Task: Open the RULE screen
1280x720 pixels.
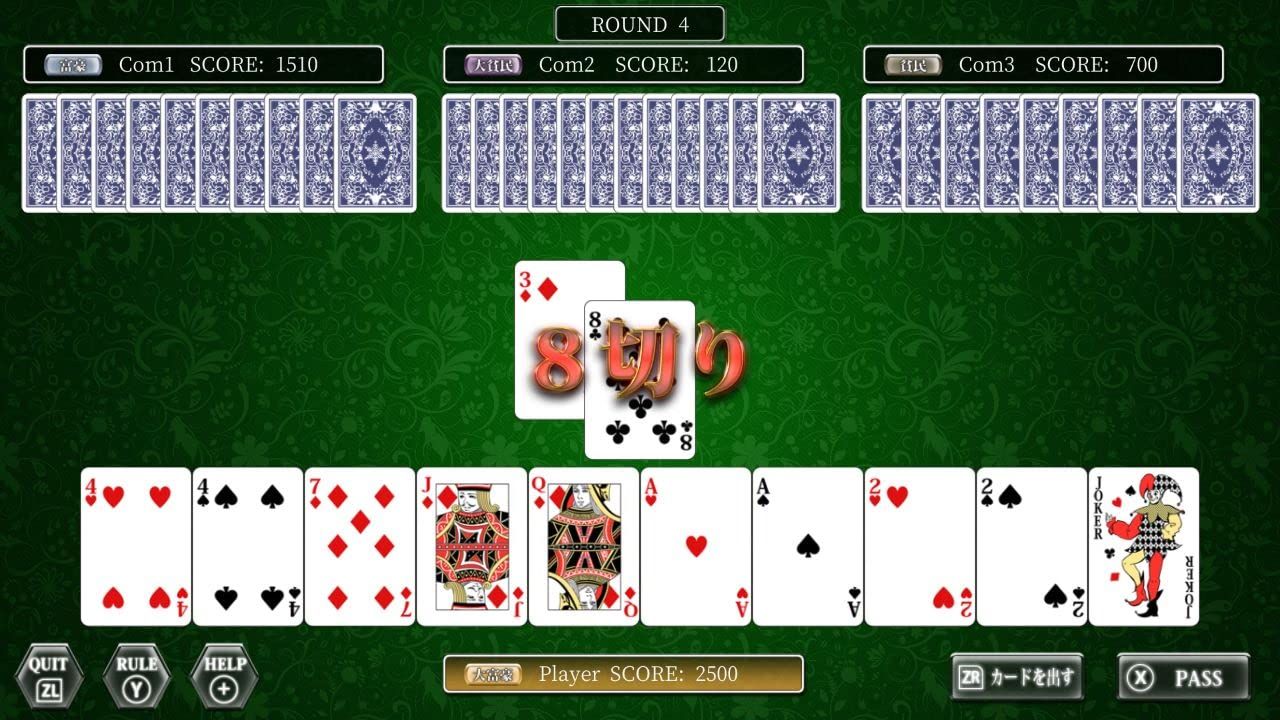Action: coord(136,676)
